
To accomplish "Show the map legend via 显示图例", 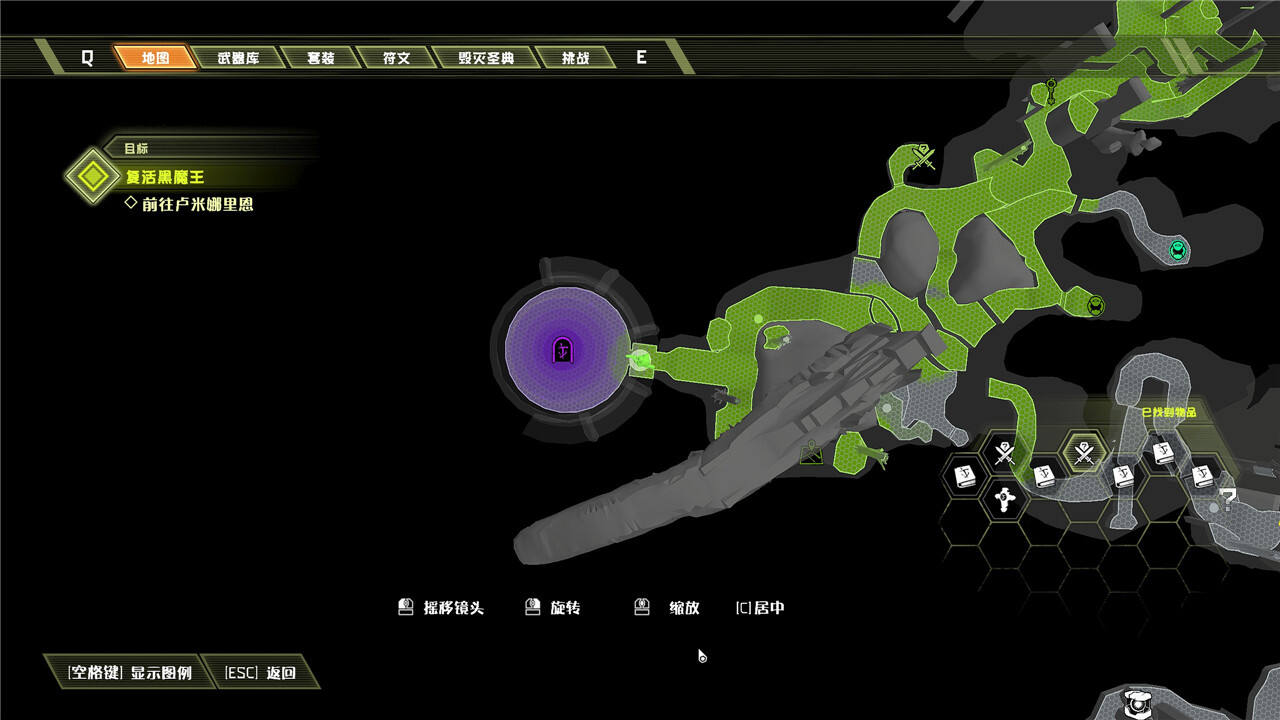I will 130,673.
